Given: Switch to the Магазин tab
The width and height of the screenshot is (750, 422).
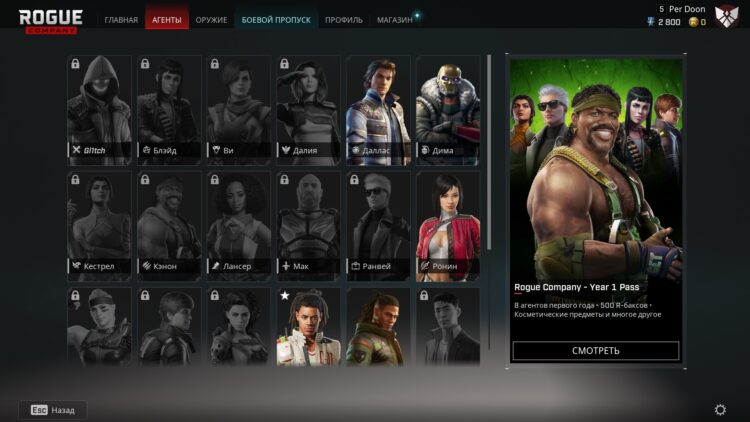Looking at the screenshot, I should click(394, 20).
